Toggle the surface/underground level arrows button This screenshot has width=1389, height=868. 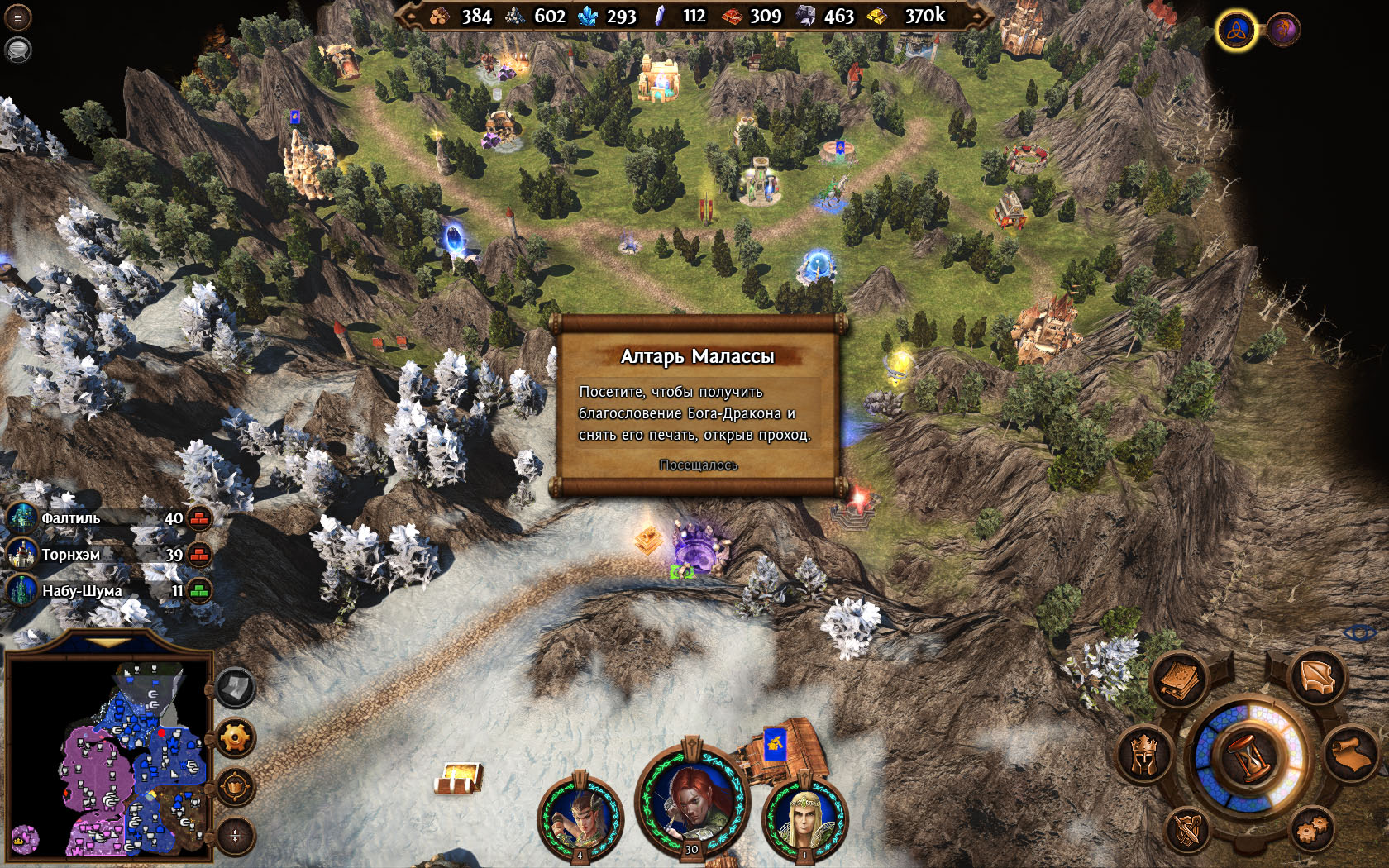point(235,835)
